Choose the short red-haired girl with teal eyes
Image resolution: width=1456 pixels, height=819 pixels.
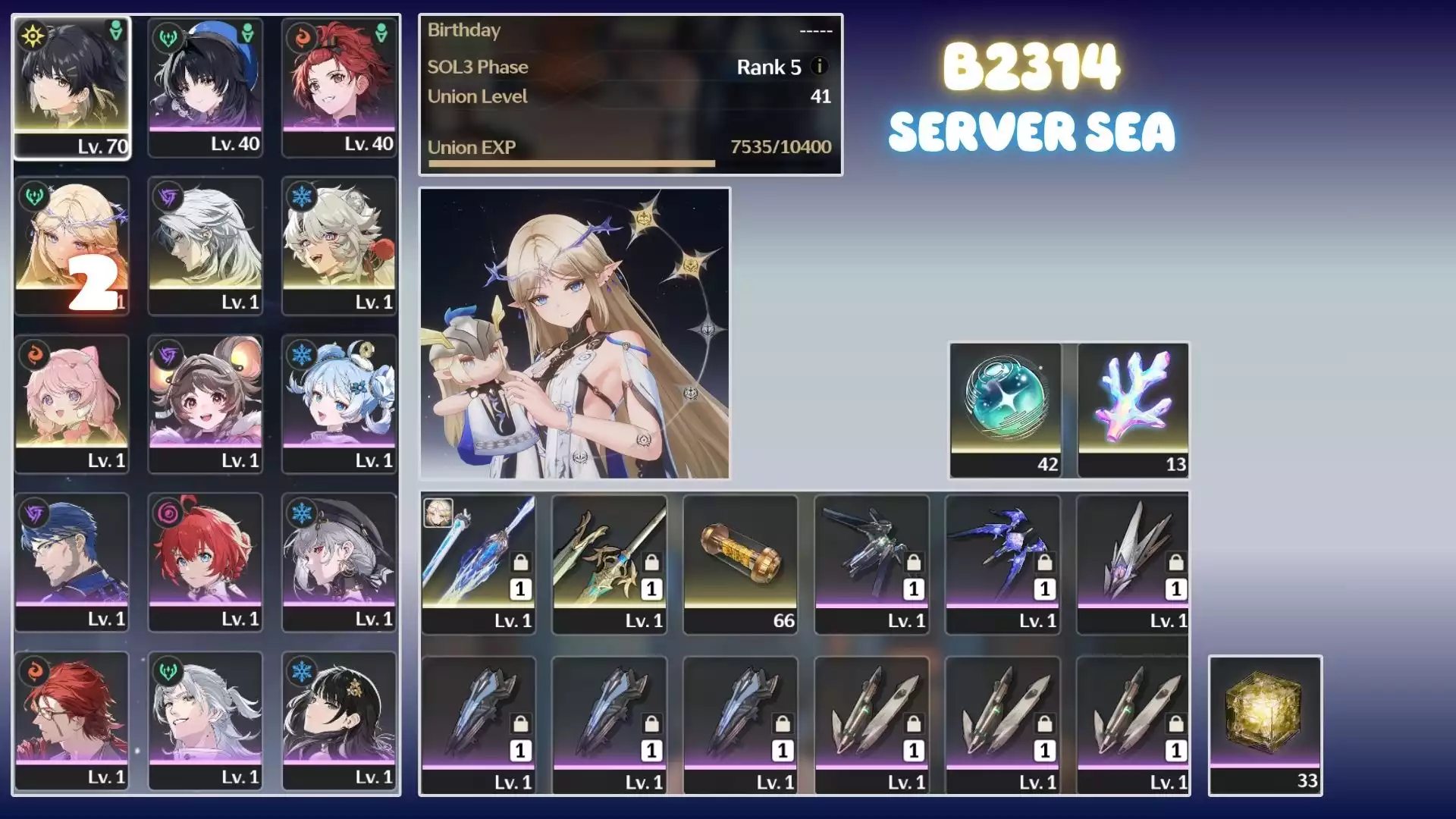[206, 562]
